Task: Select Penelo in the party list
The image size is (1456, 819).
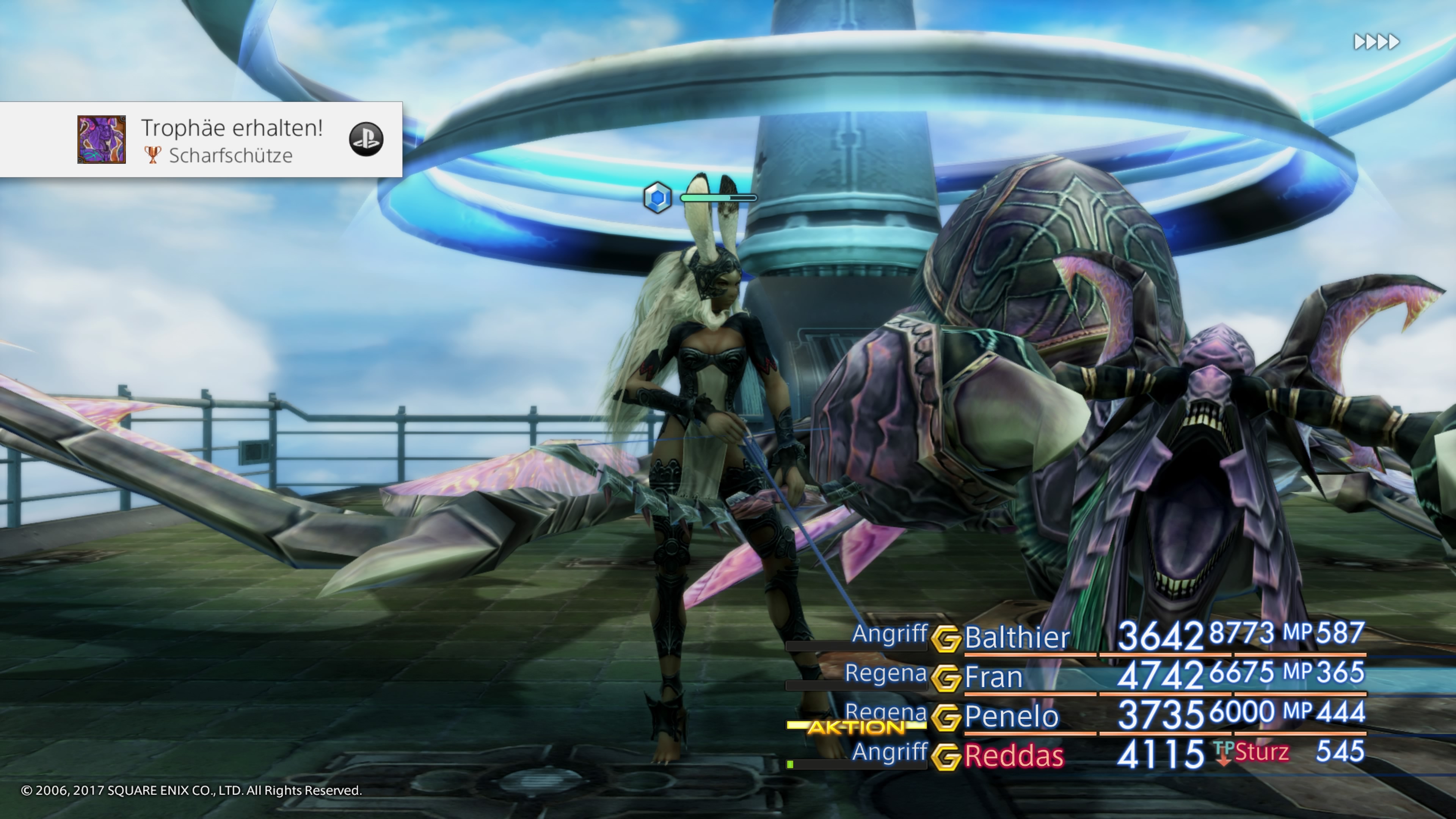Action: pos(1011,717)
